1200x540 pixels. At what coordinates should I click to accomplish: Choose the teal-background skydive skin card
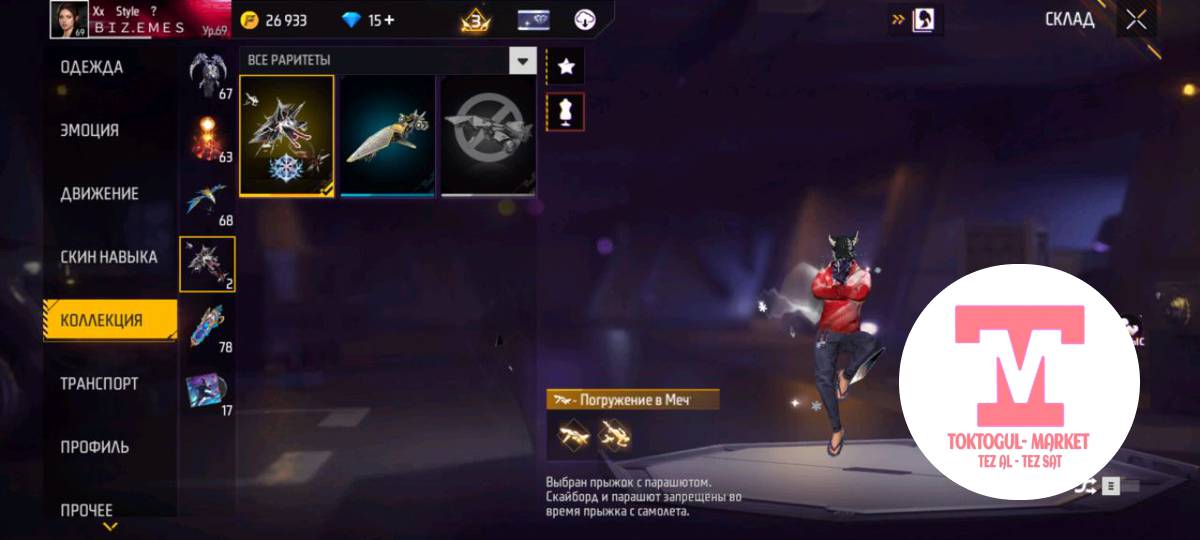pos(388,135)
